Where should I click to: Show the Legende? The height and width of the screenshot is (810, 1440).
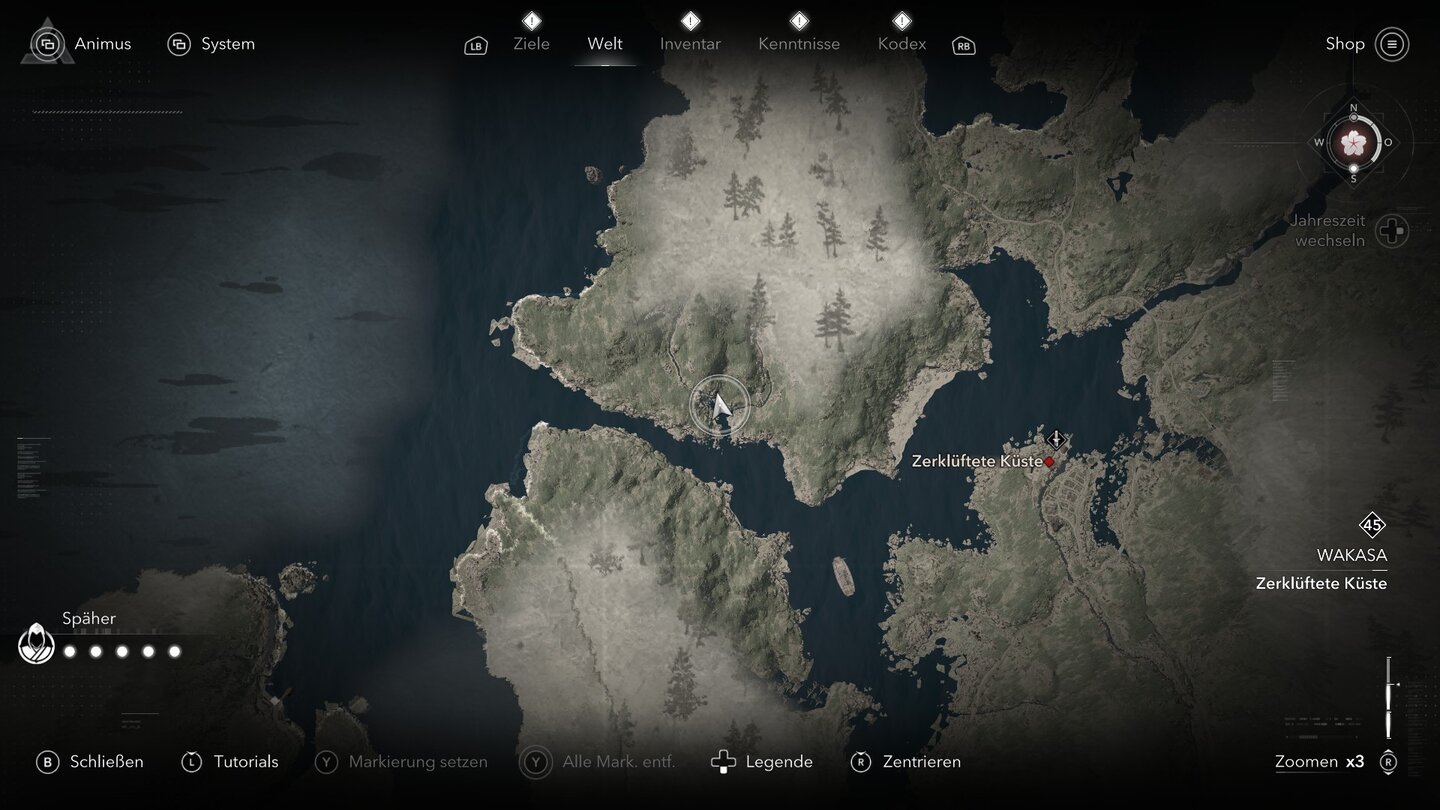pyautogui.click(x=762, y=762)
